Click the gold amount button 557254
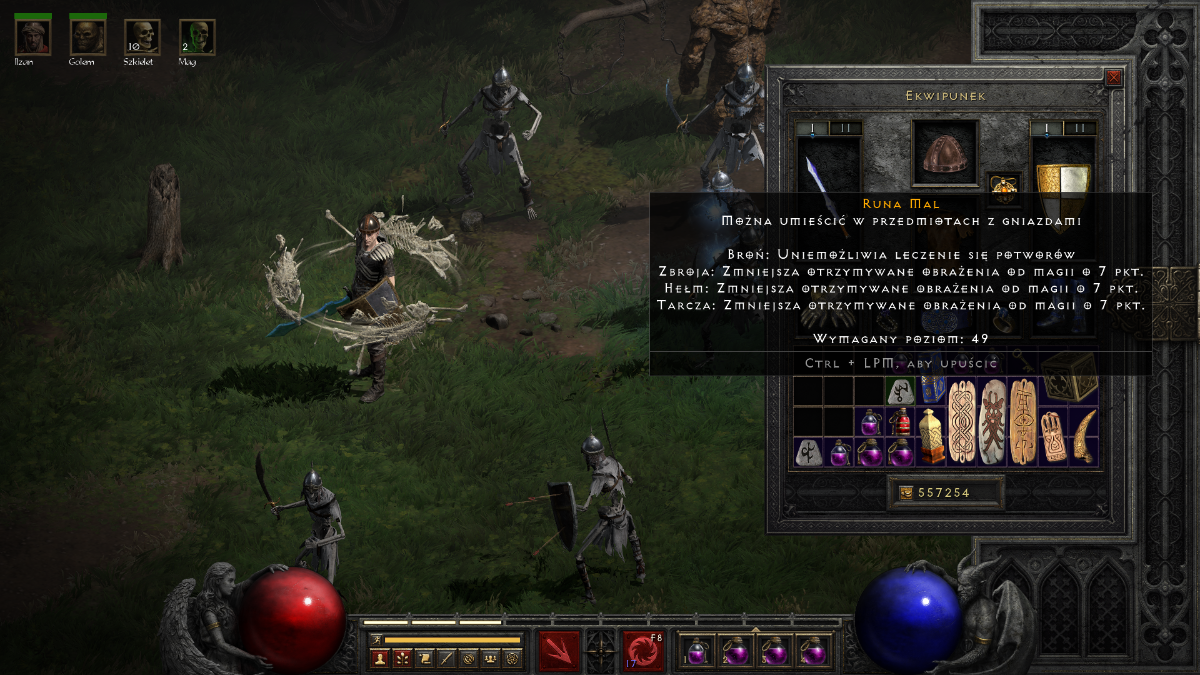1200x675 pixels. point(934,492)
